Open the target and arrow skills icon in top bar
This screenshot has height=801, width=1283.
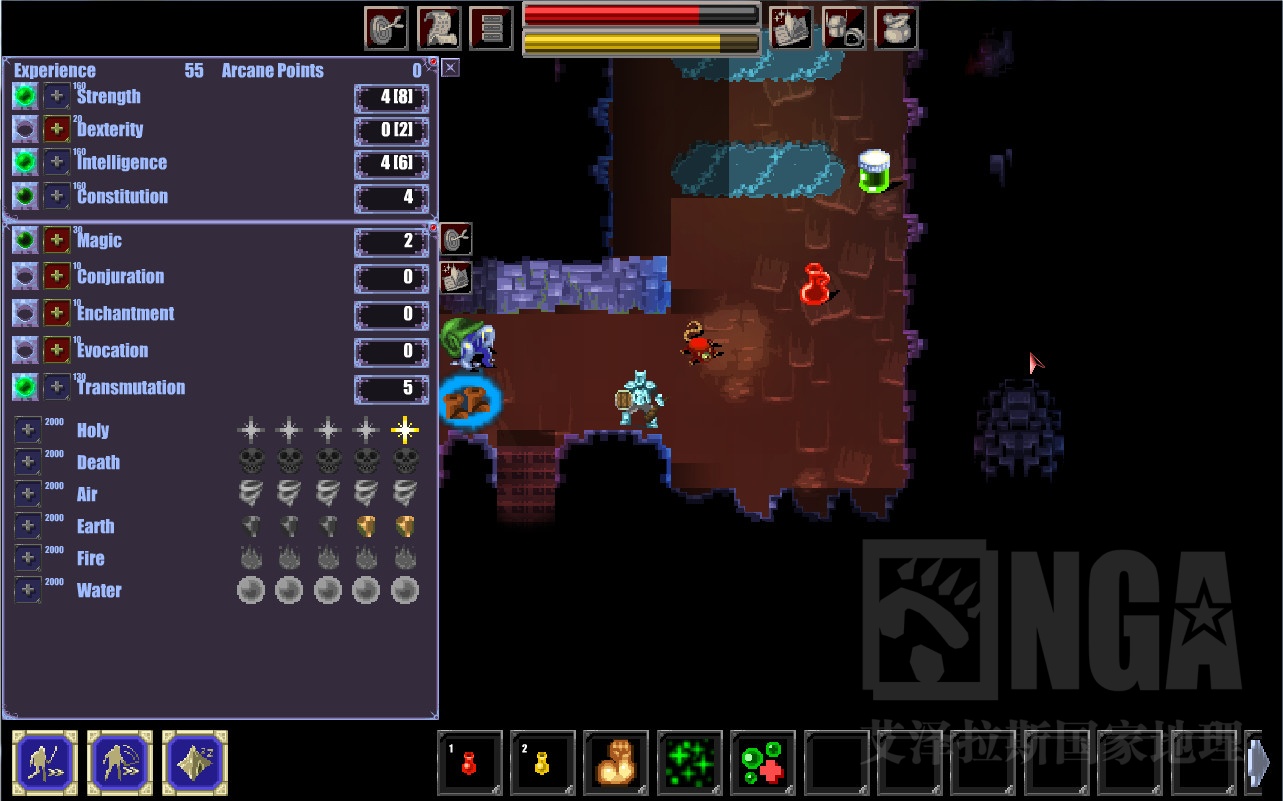pyautogui.click(x=386, y=28)
